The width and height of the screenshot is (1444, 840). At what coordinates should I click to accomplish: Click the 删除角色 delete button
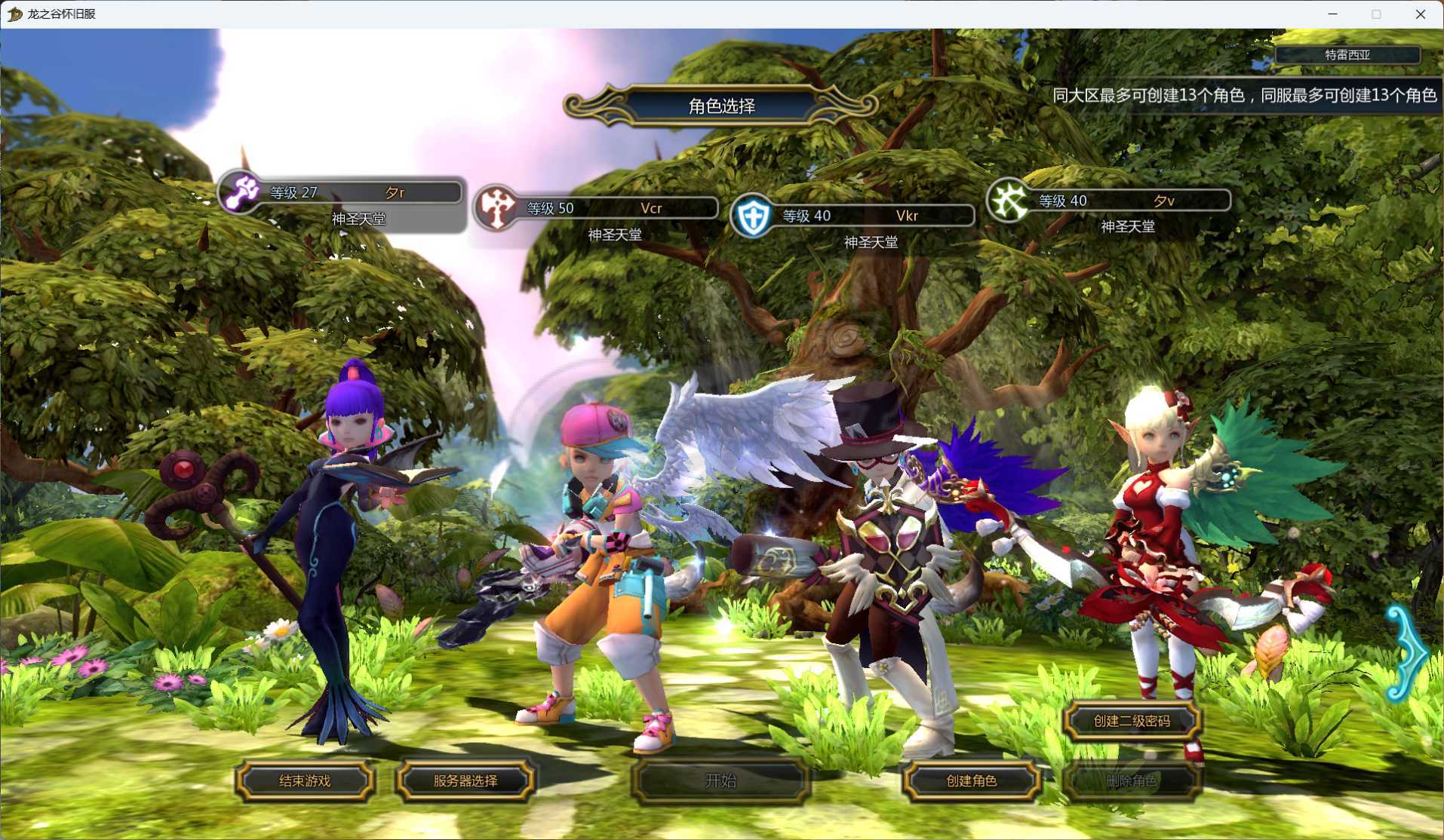(1131, 780)
